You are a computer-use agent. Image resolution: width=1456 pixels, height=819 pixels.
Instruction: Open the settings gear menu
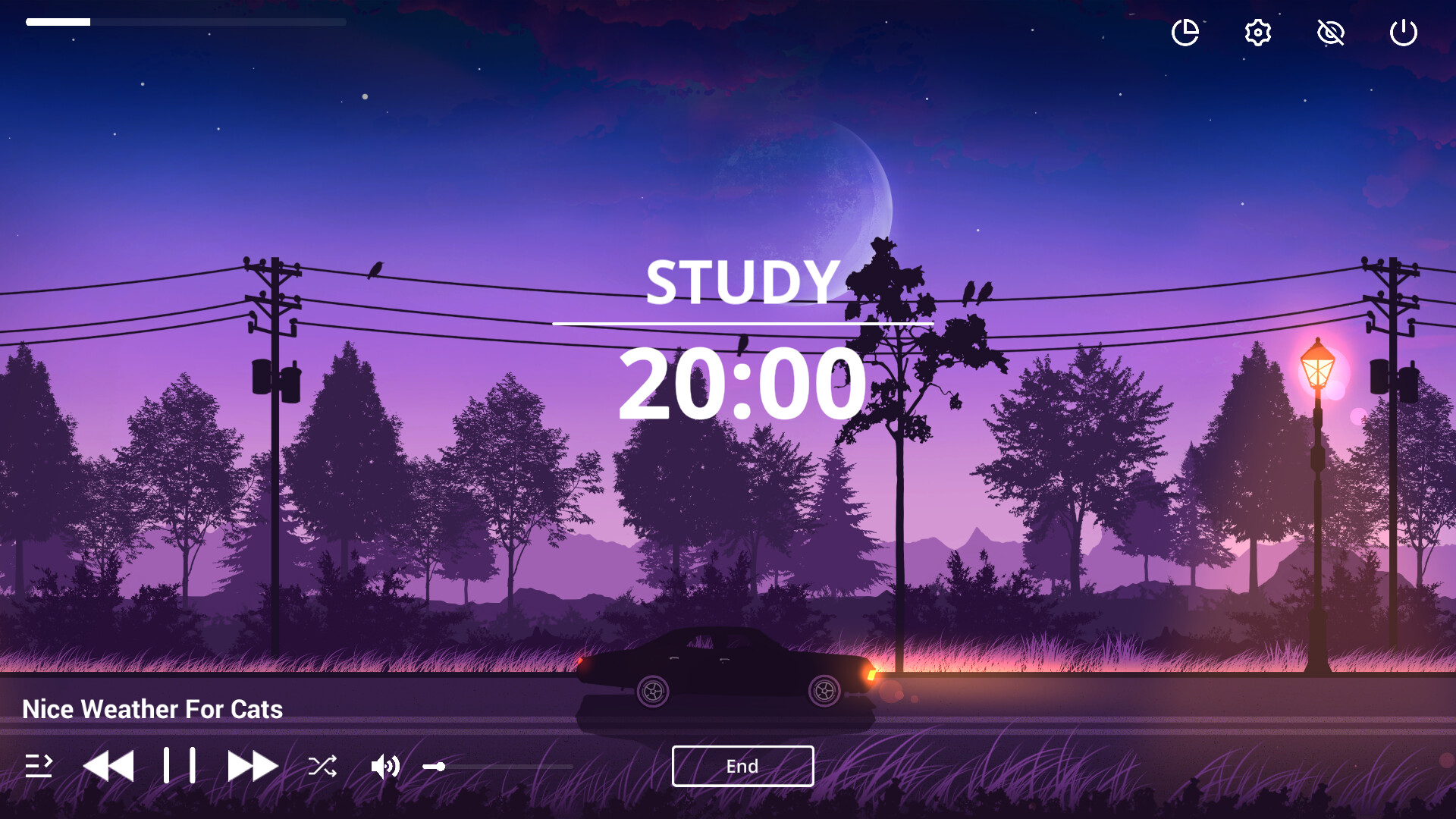pos(1257,32)
